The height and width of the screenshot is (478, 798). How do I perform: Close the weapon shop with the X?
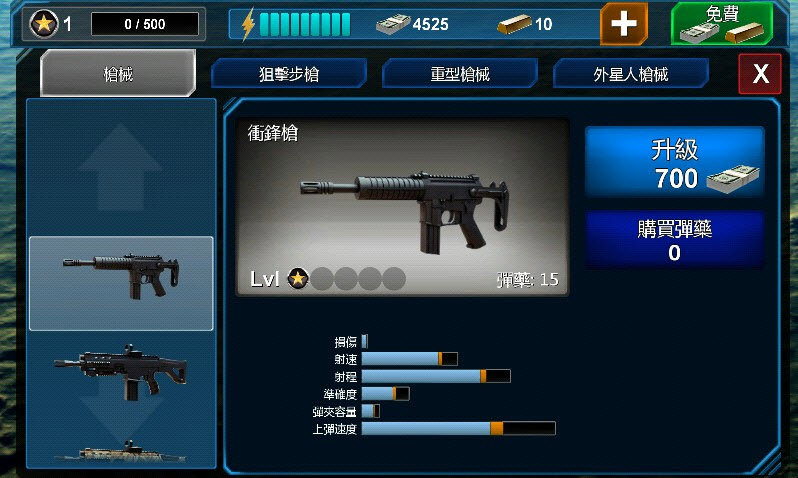click(760, 74)
